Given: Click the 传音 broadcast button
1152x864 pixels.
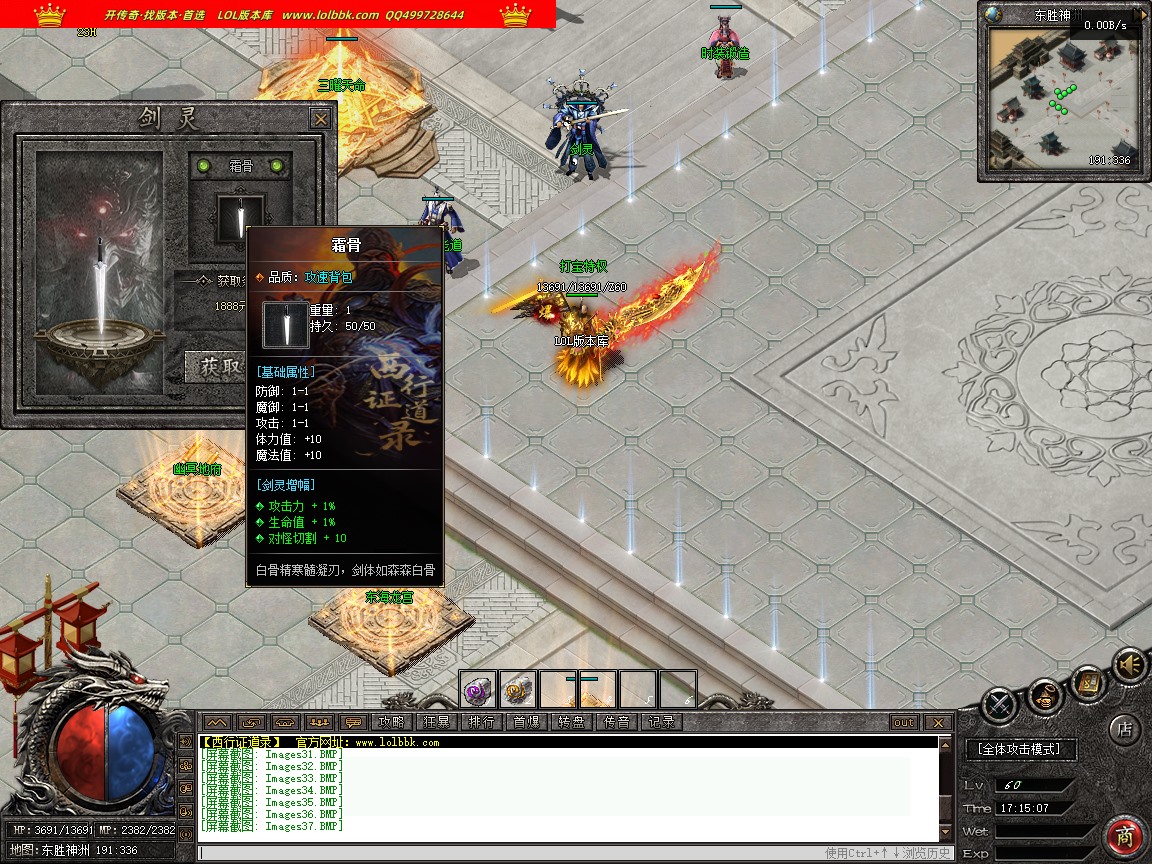Looking at the screenshot, I should [616, 722].
